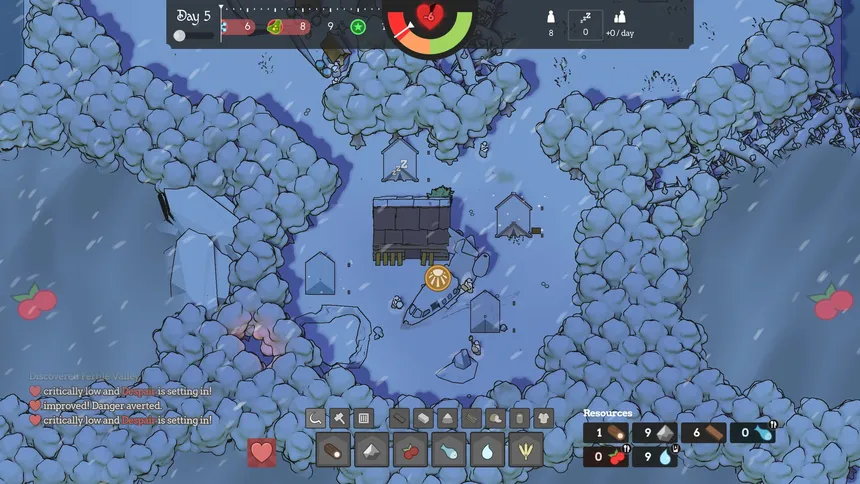The width and height of the screenshot is (860, 484).
Task: Click the green star objective icon
Action: click(x=358, y=27)
